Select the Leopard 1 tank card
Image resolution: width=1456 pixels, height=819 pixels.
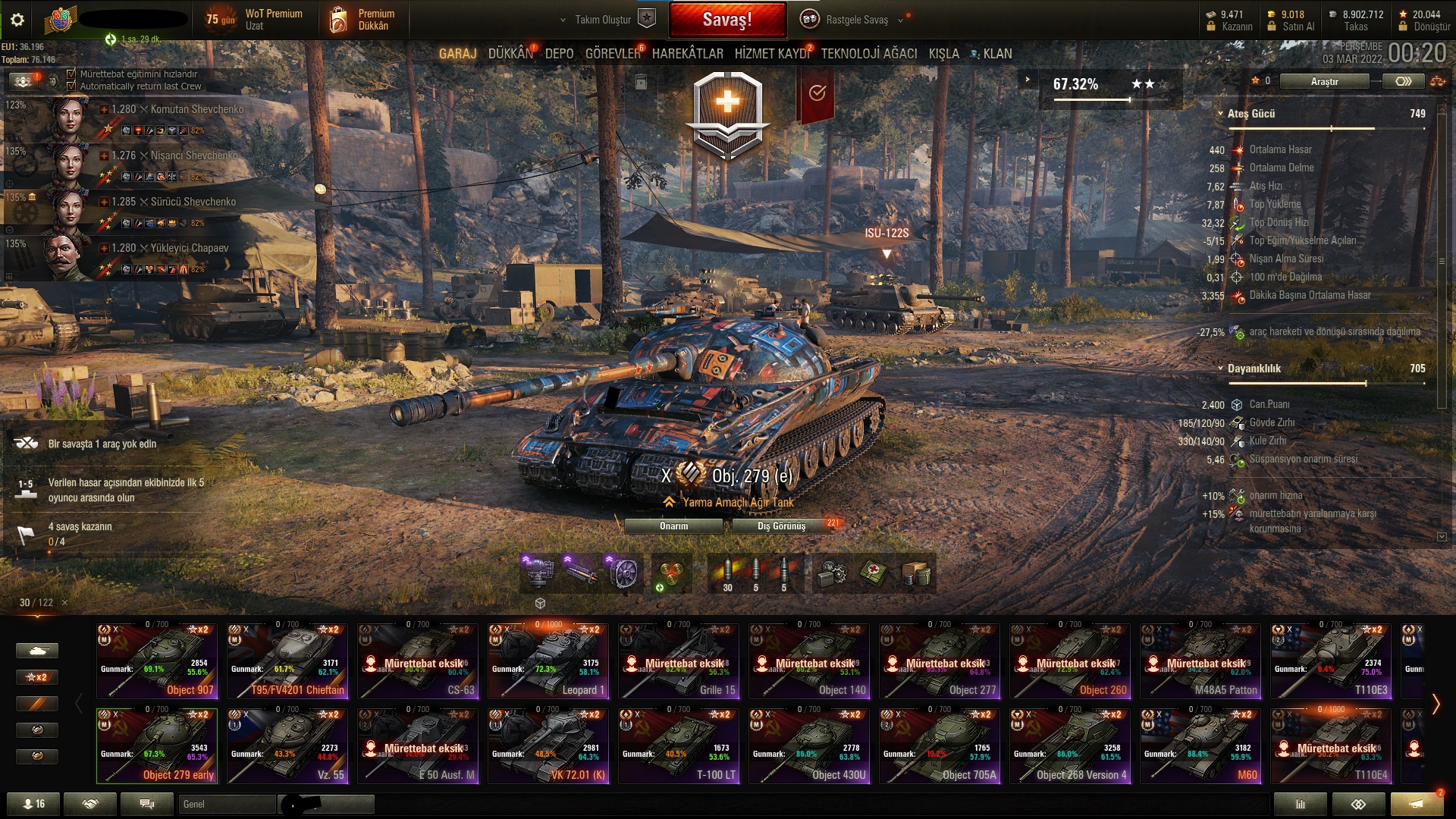pos(548,661)
